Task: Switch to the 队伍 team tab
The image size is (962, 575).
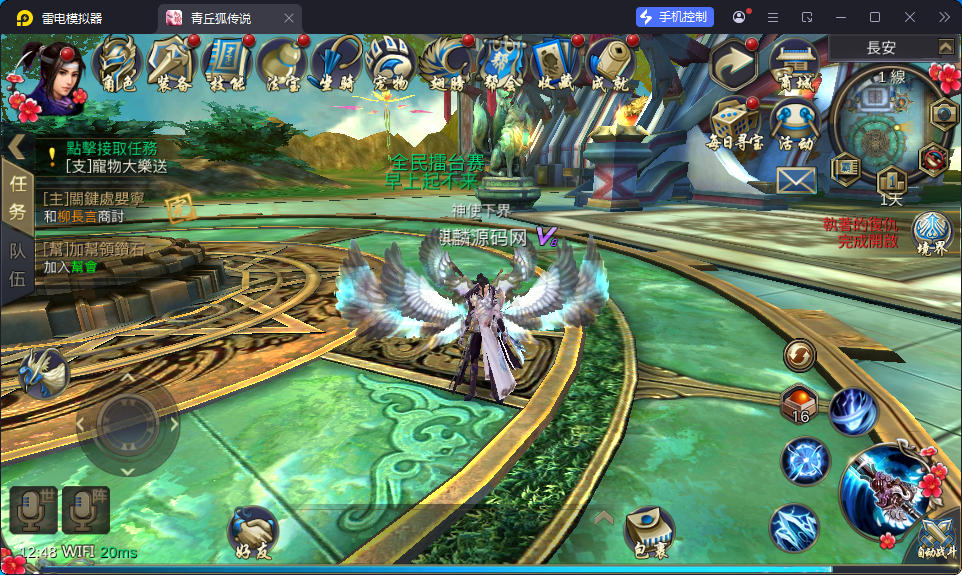Action: click(x=17, y=264)
